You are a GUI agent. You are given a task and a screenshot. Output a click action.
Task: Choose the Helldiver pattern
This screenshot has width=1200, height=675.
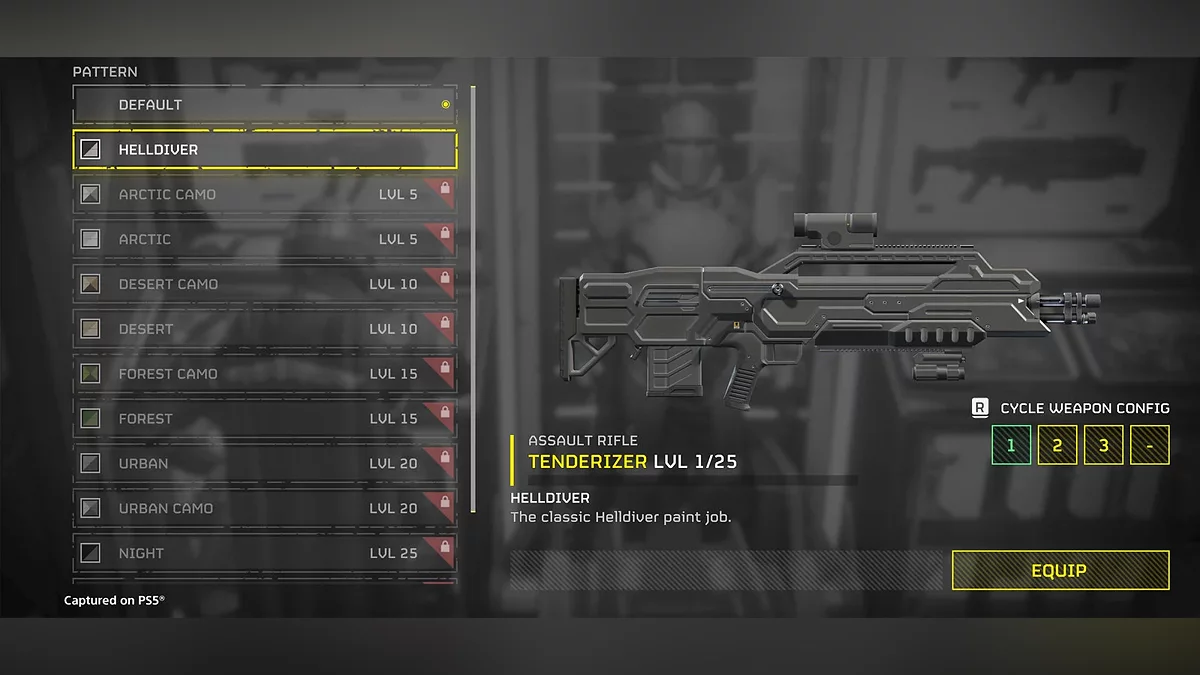(x=265, y=150)
